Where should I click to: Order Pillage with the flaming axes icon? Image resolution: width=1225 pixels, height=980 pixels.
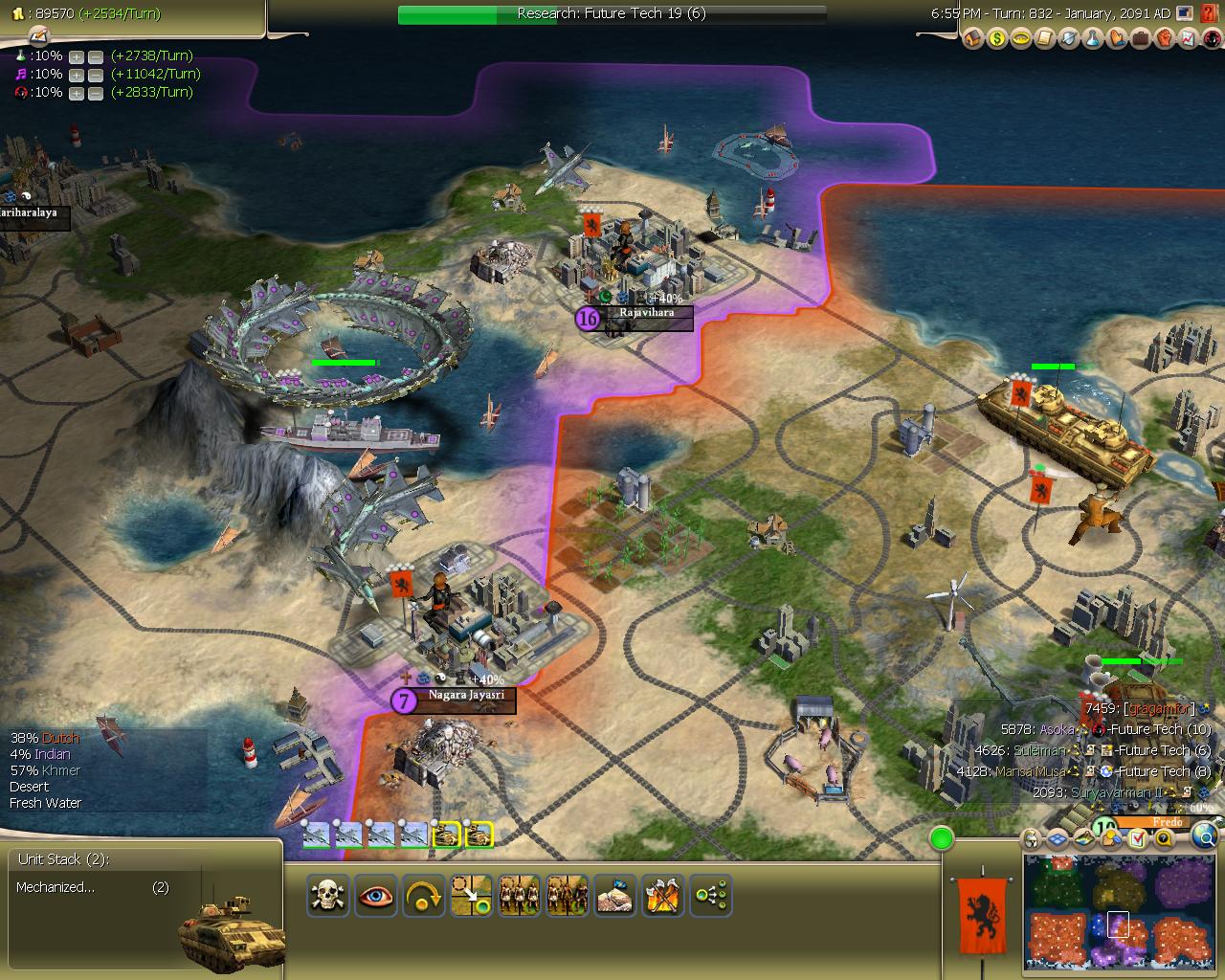pyautogui.click(x=663, y=895)
